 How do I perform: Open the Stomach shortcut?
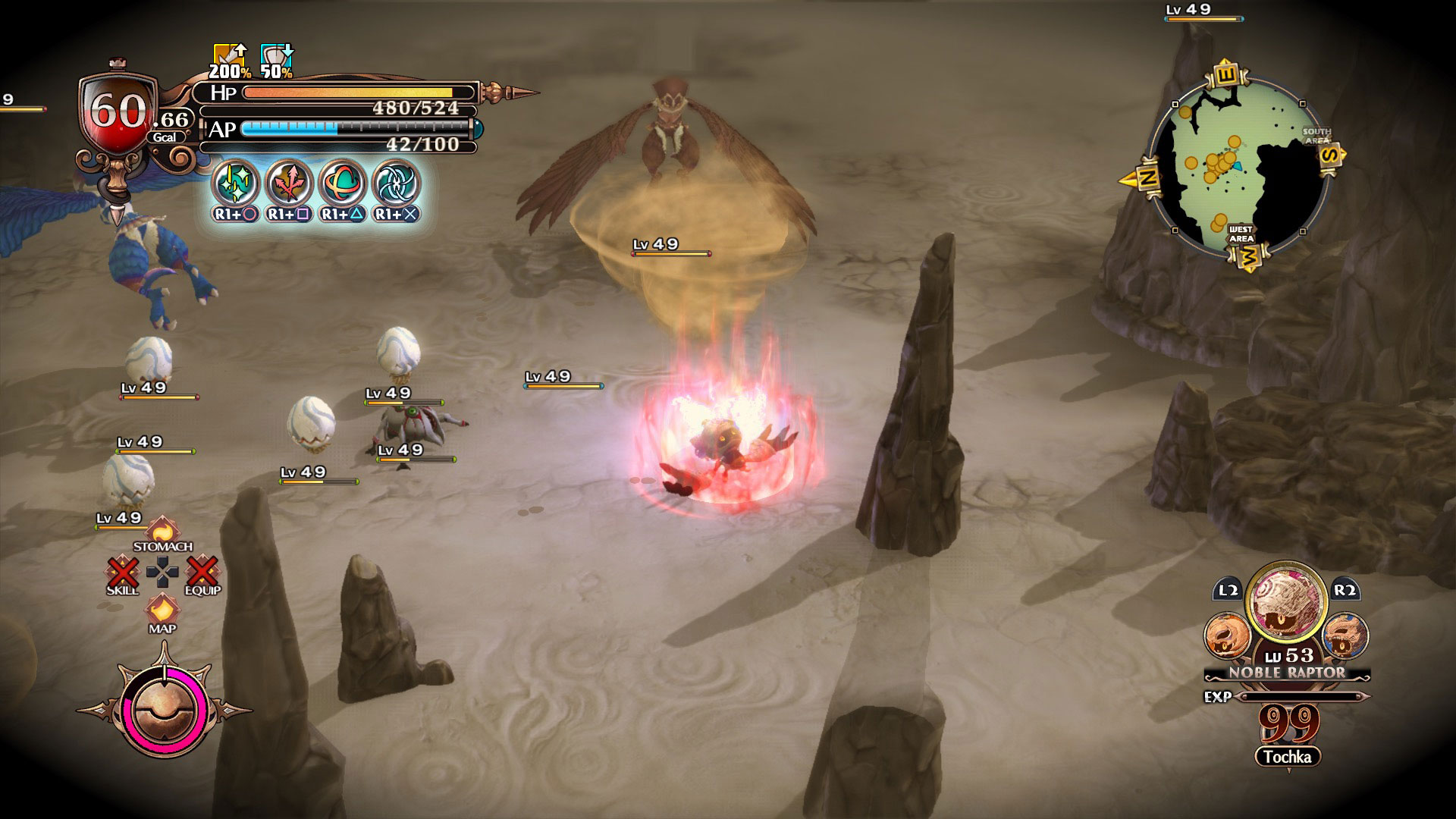tap(162, 532)
